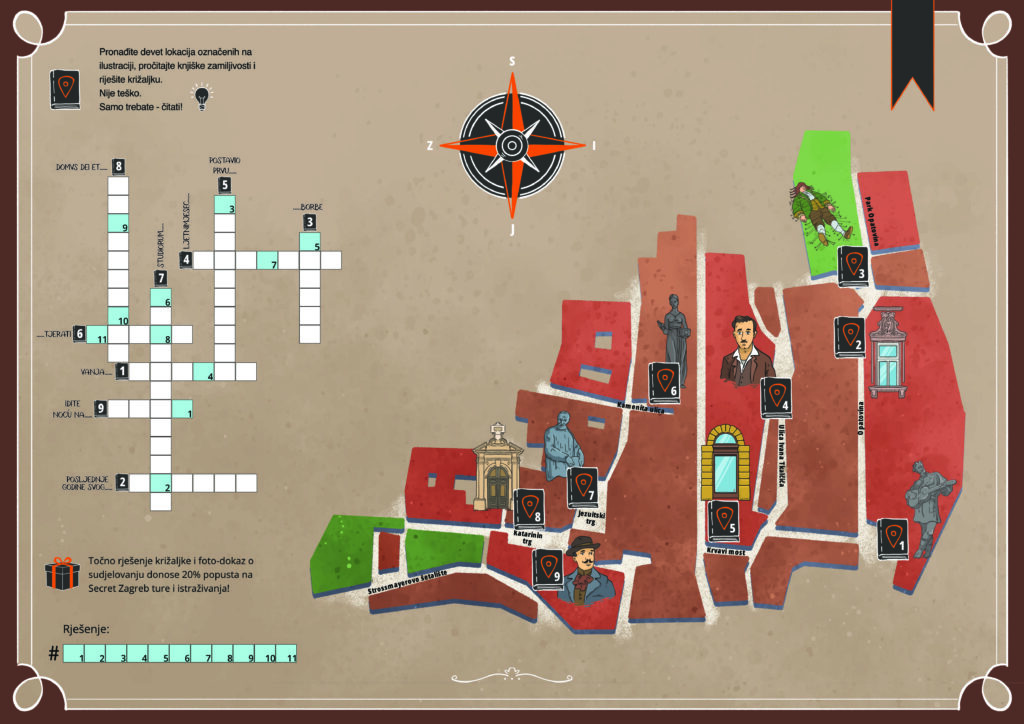Choose map marker 8 at Katarinin trg
Screen dimensions: 1024x724
(x=529, y=509)
